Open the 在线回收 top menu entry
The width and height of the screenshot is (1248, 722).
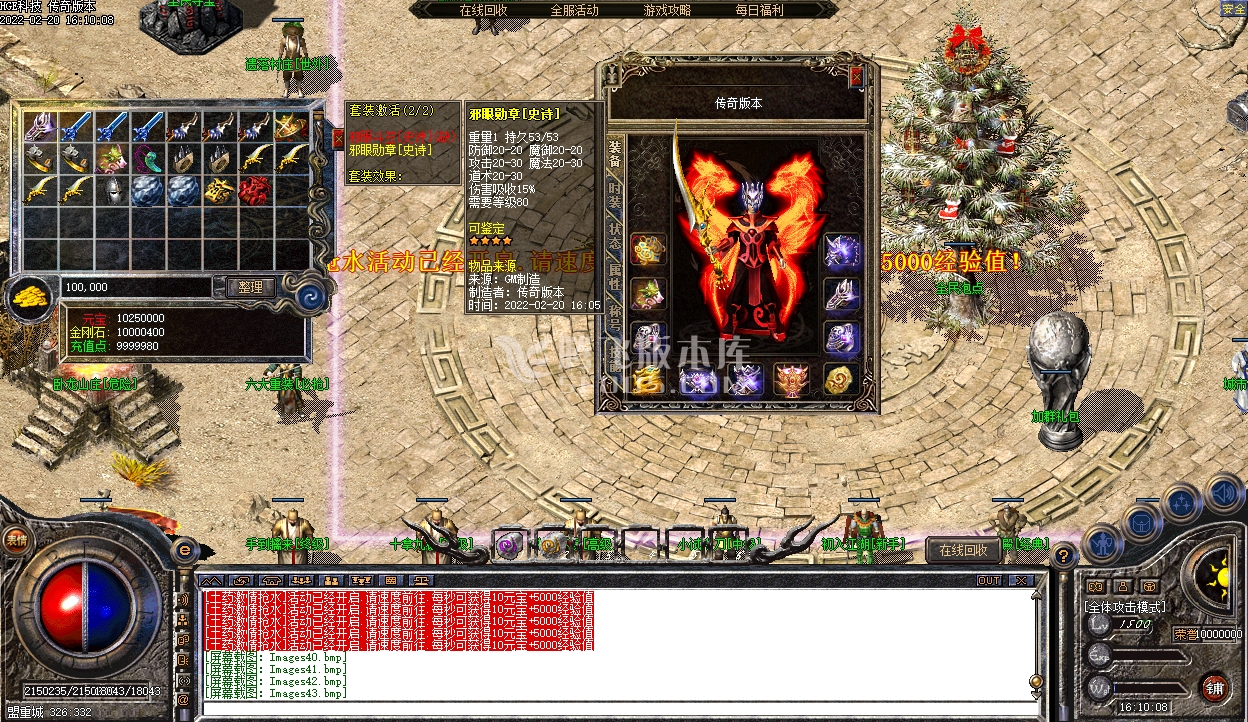click(483, 10)
